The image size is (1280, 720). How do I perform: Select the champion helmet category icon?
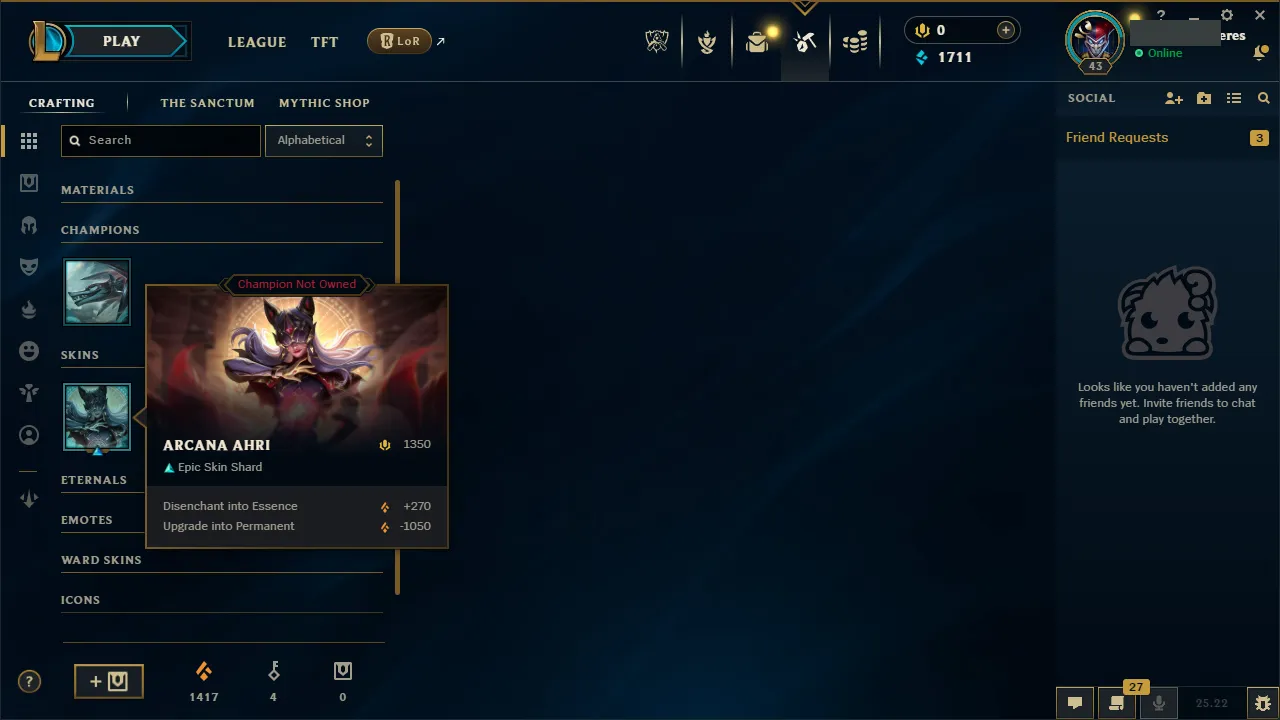29,225
